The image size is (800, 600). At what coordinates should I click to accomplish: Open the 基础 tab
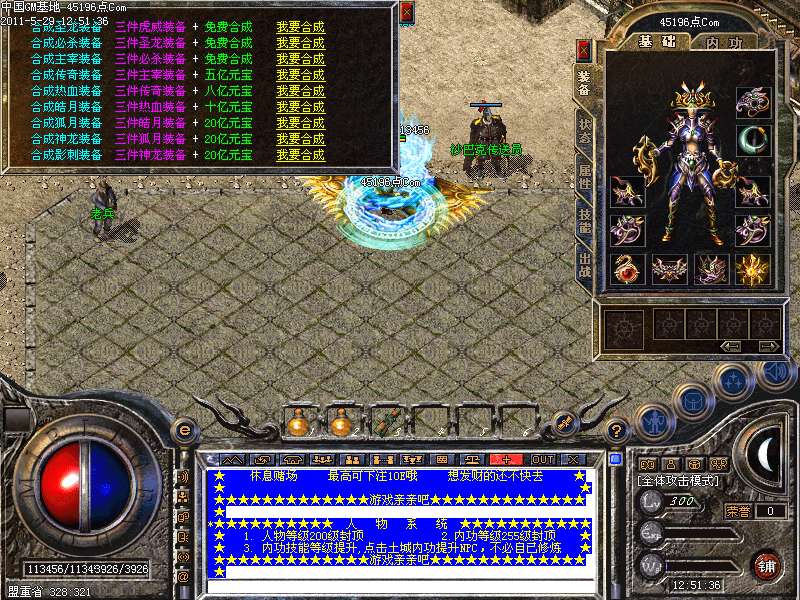[x=659, y=42]
